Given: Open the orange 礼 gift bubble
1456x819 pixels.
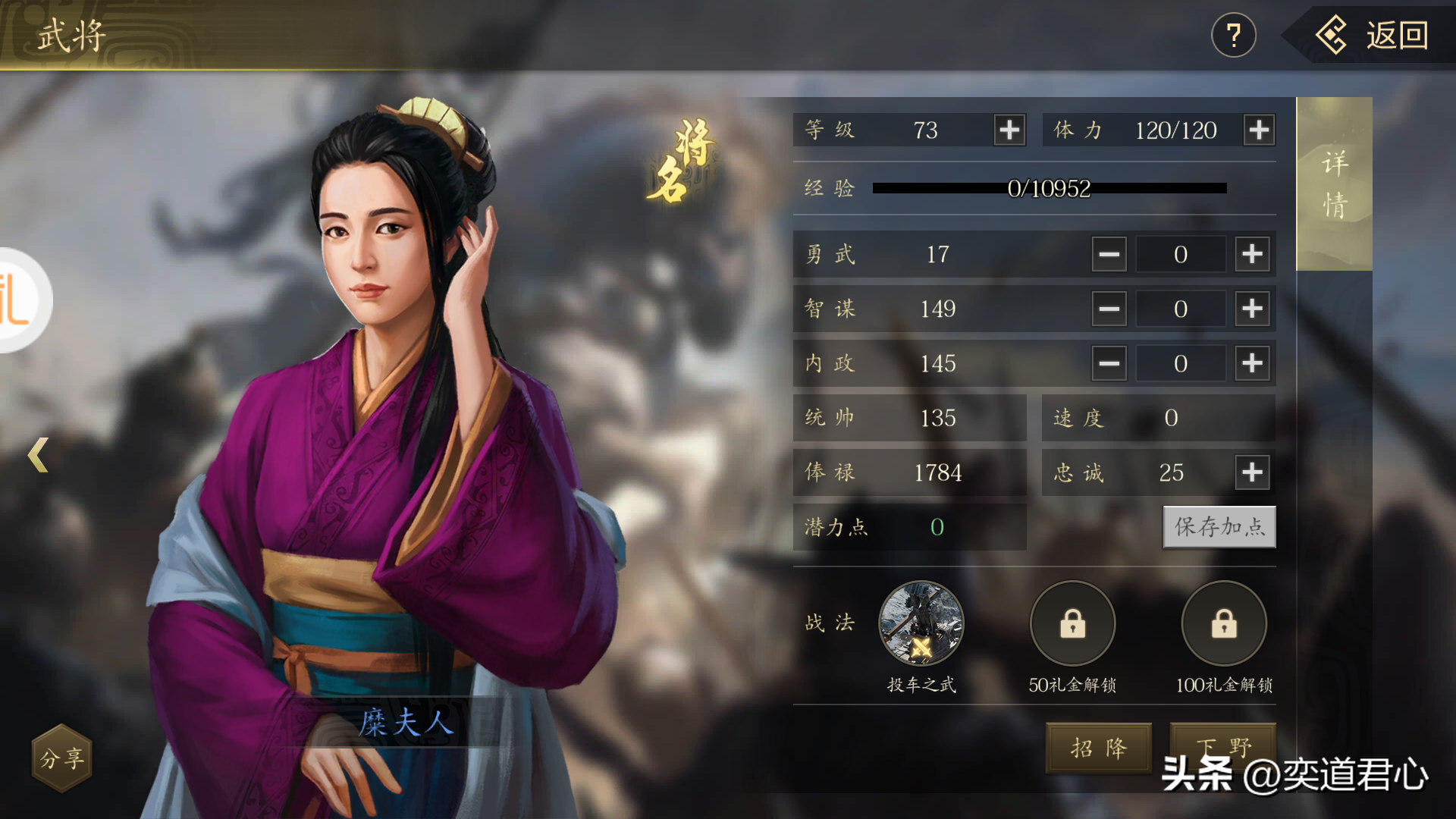Looking at the screenshot, I should [19, 300].
